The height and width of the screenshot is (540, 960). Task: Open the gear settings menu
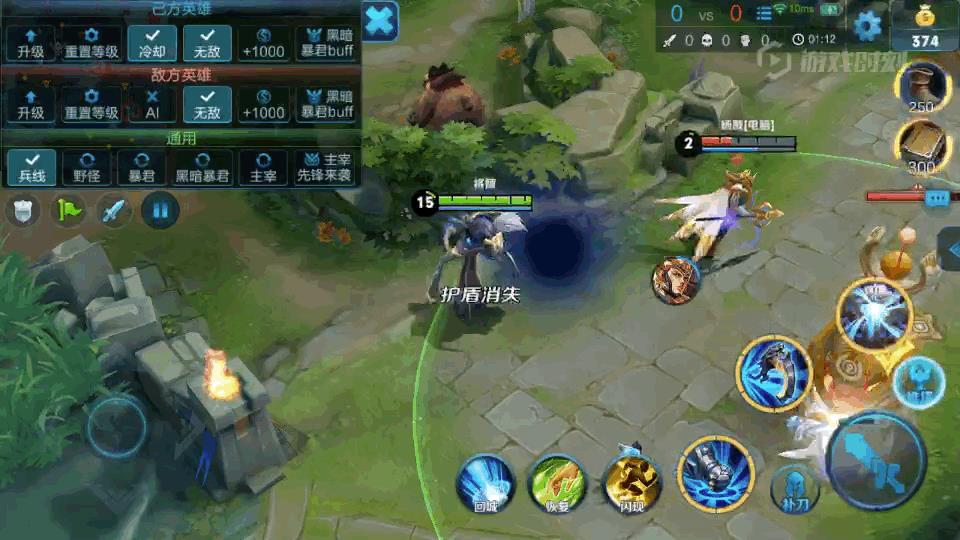pyautogui.click(x=866, y=25)
